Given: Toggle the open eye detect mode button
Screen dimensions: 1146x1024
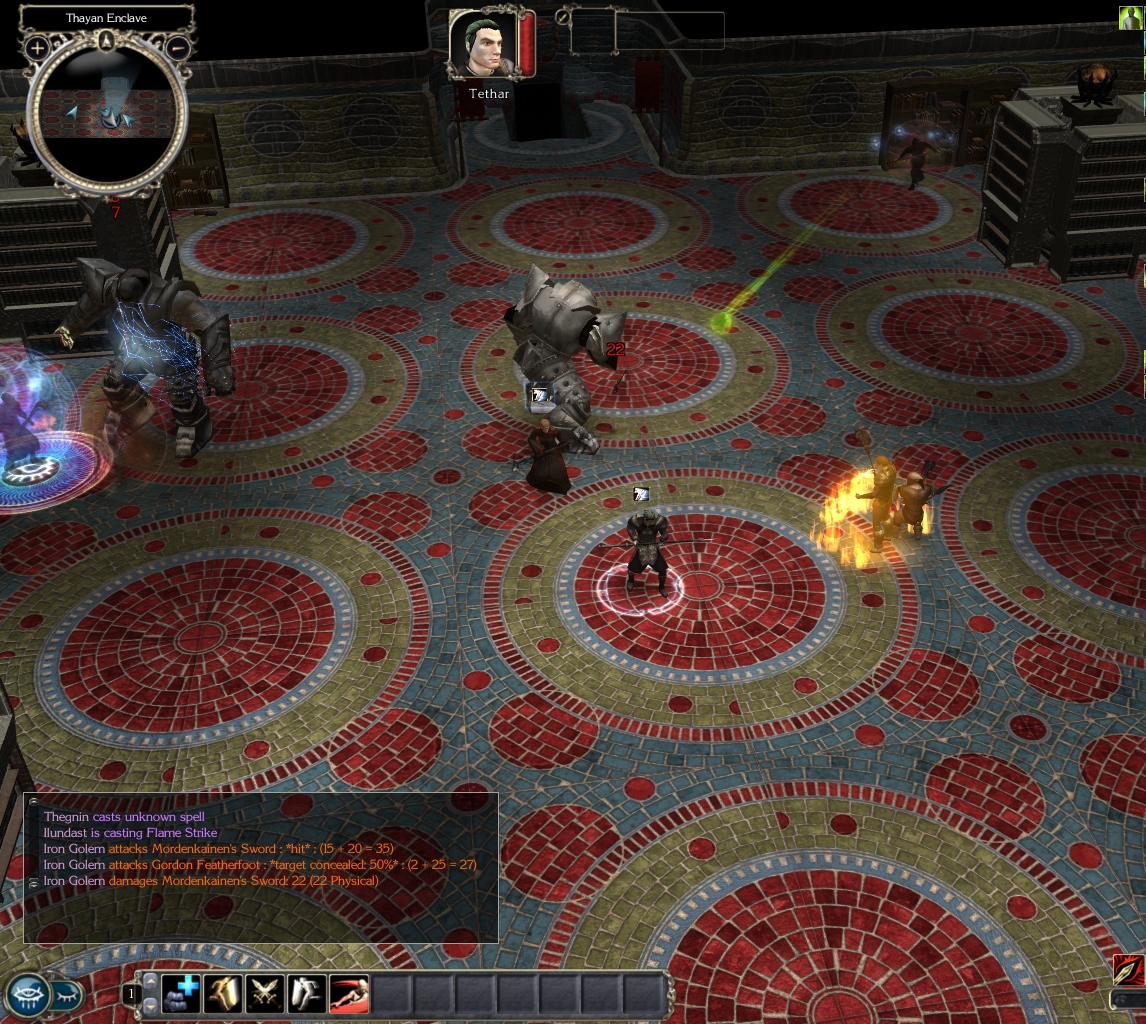Looking at the screenshot, I should pos(27,994).
